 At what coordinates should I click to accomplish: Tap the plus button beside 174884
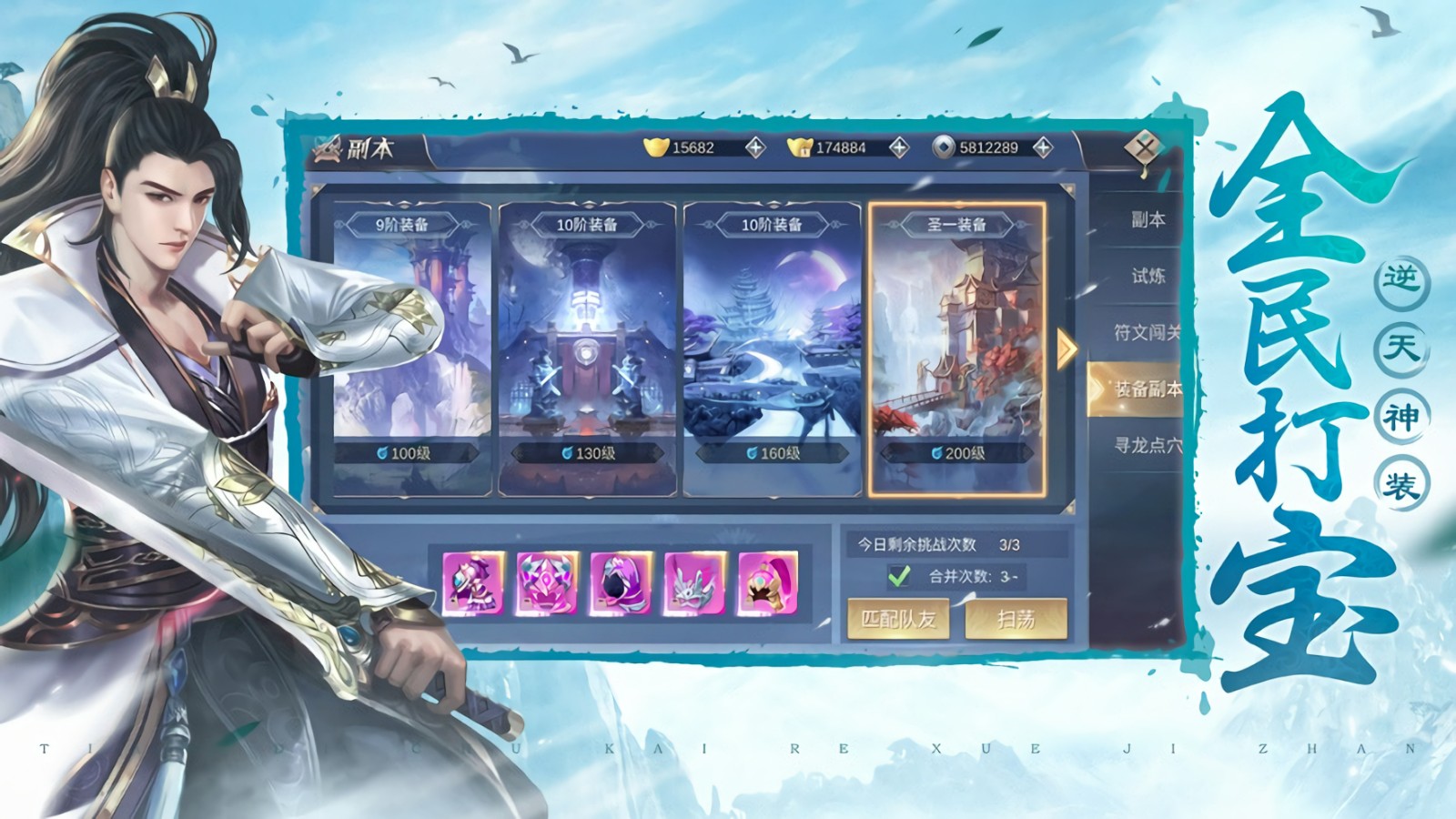(x=898, y=147)
